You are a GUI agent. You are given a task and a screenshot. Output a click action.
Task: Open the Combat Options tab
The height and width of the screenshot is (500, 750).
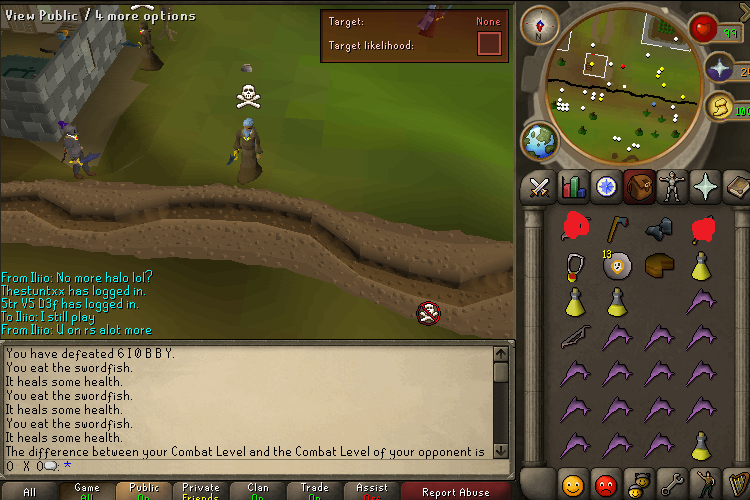pos(540,187)
